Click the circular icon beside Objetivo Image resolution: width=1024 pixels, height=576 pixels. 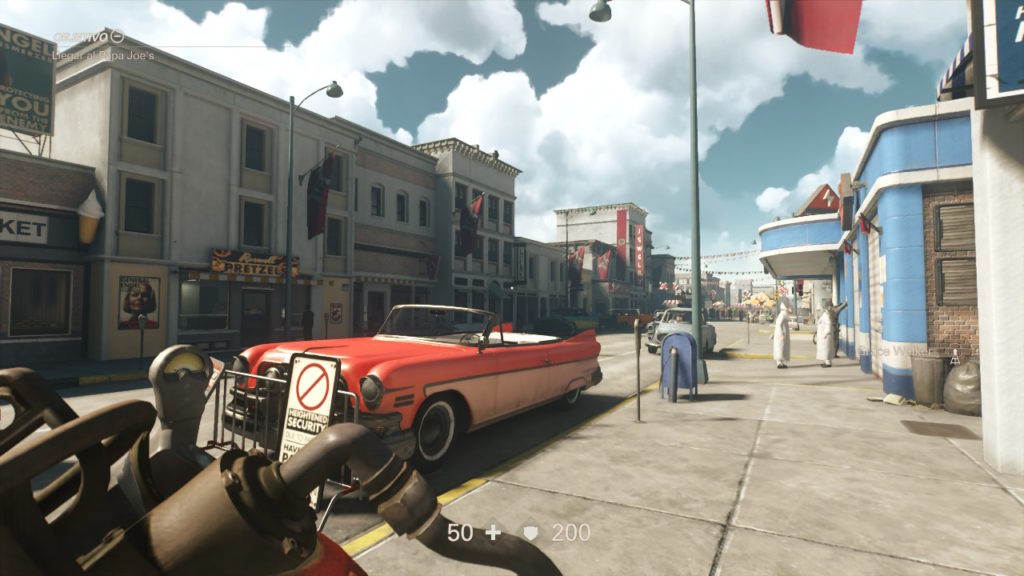tap(117, 37)
